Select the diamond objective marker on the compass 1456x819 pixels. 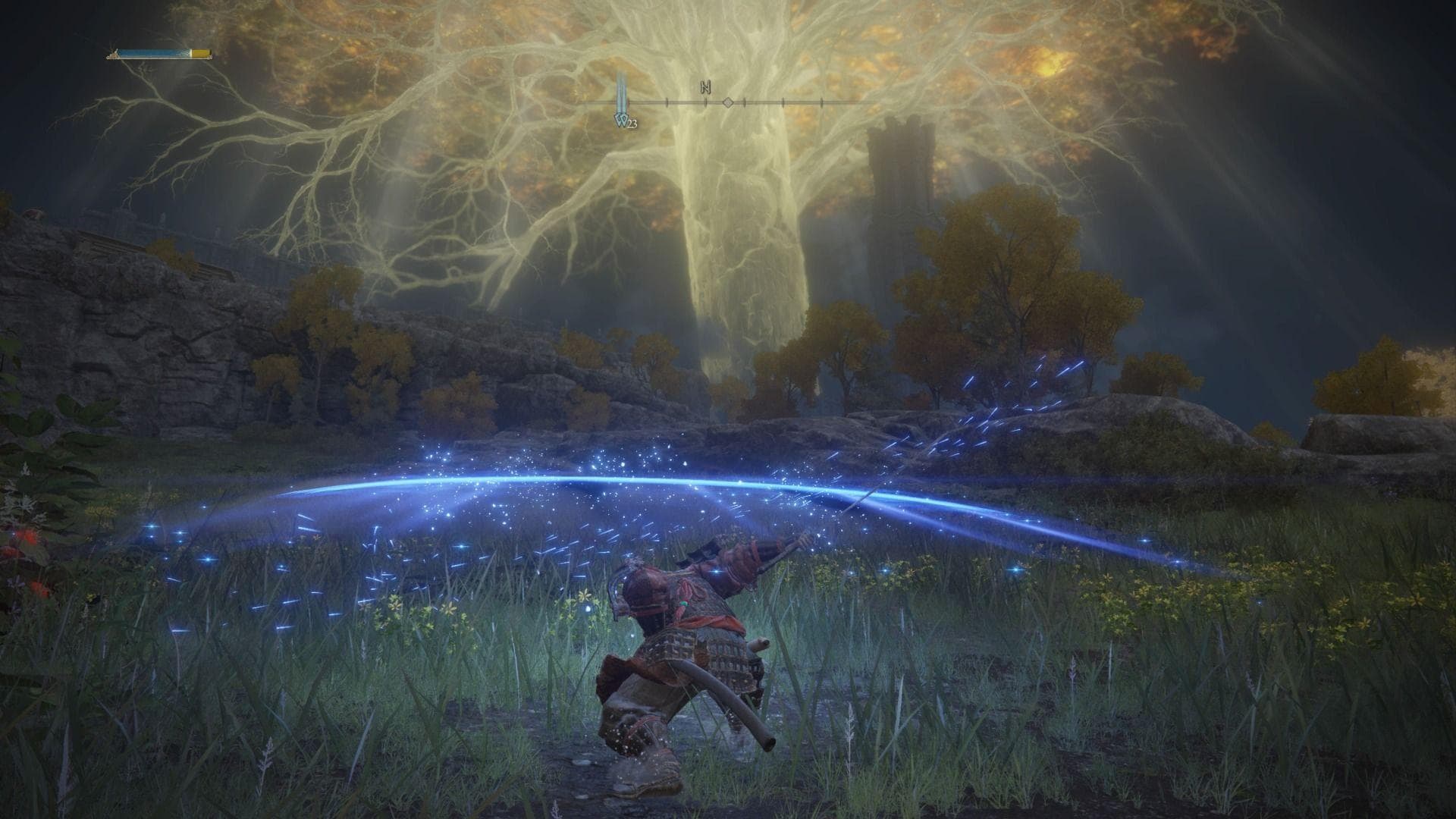tap(728, 103)
